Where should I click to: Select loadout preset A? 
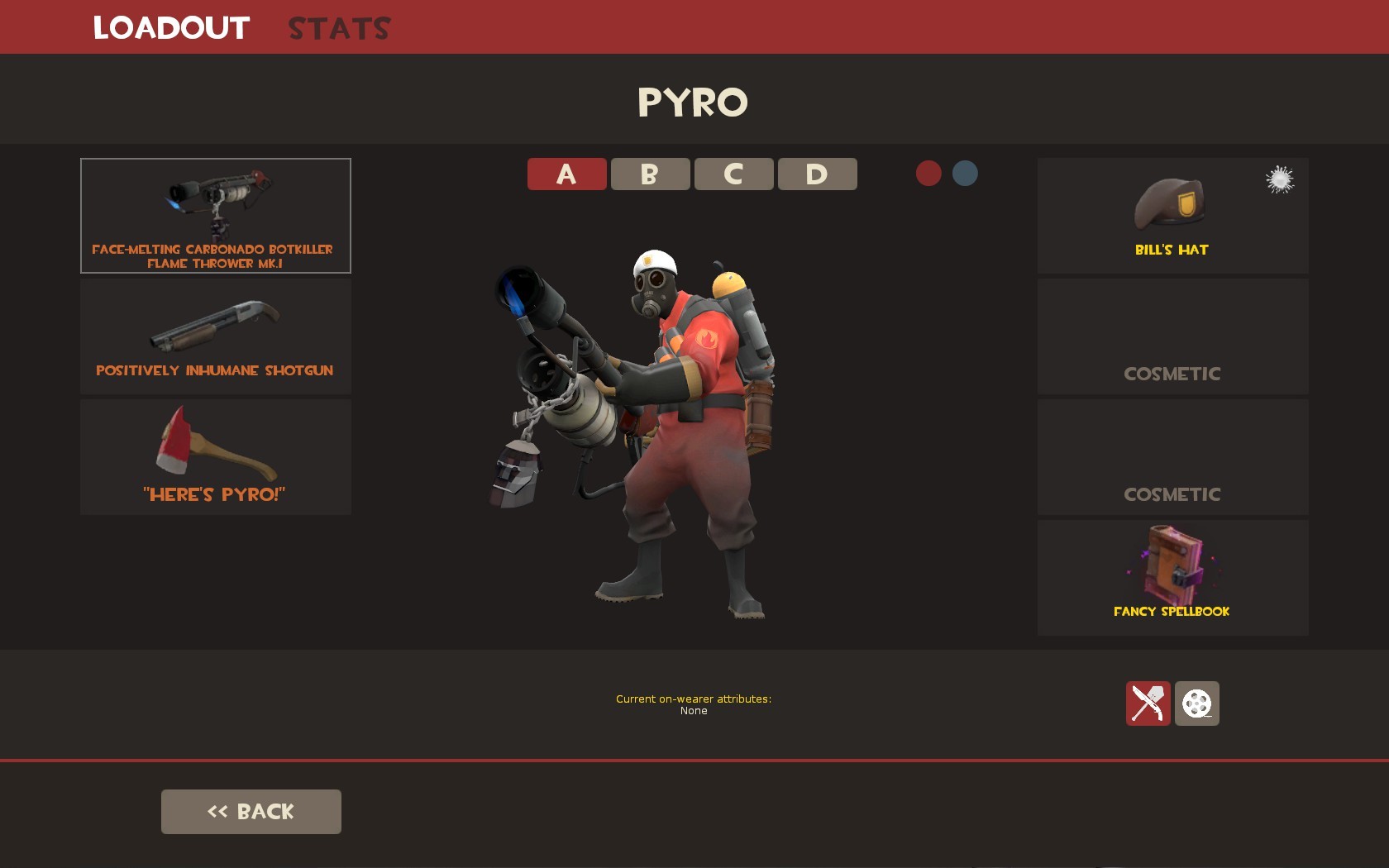coord(566,174)
